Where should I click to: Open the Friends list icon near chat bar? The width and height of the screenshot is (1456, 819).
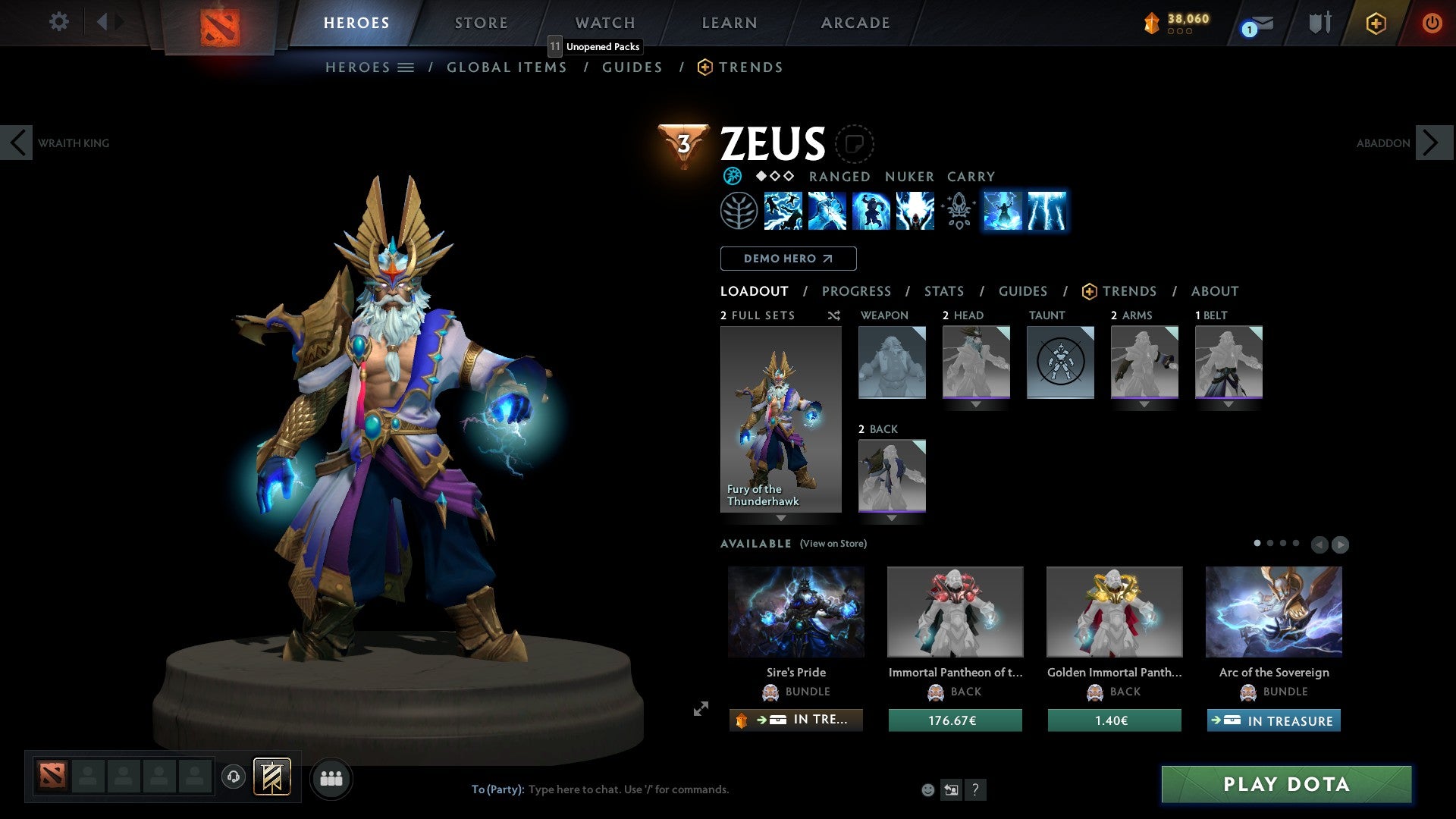331,778
